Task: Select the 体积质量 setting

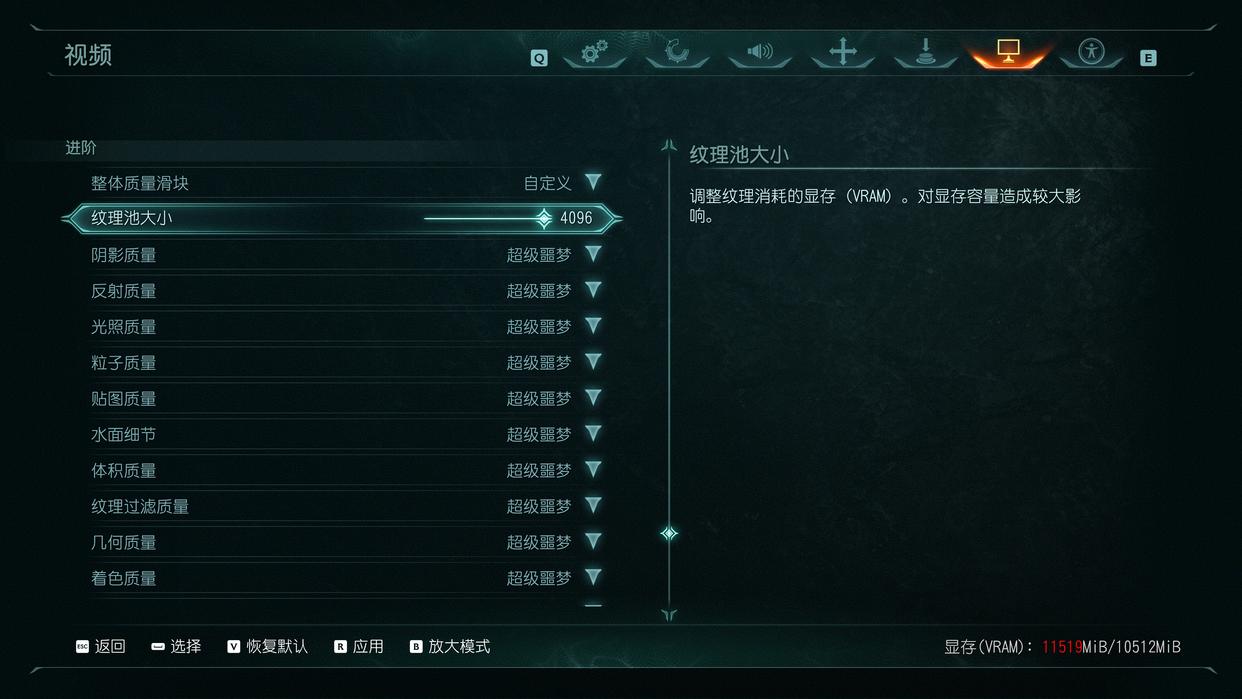Action: pyautogui.click(x=345, y=471)
